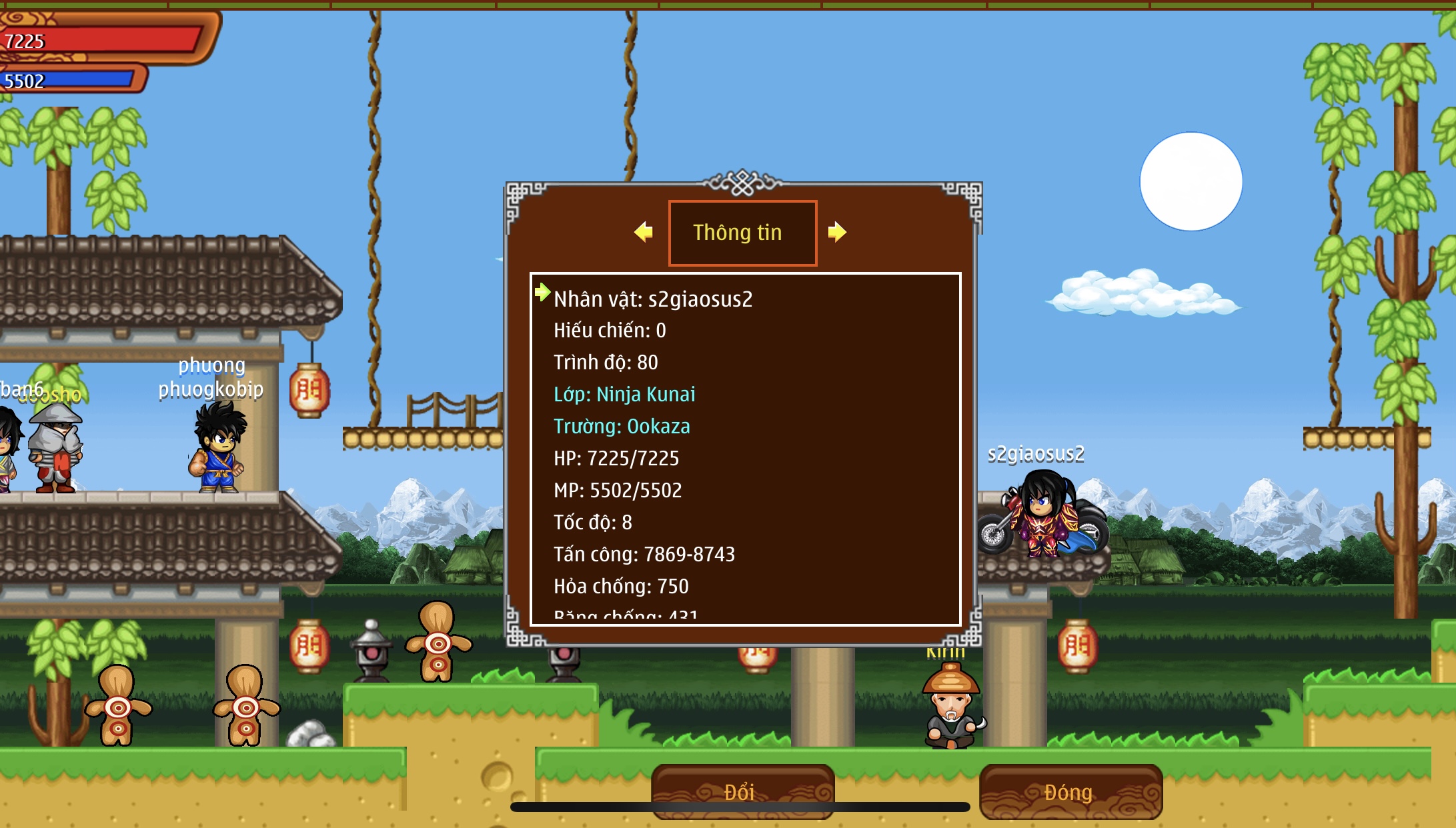Select the Nhân vật: s2giaosus2 row

[652, 299]
